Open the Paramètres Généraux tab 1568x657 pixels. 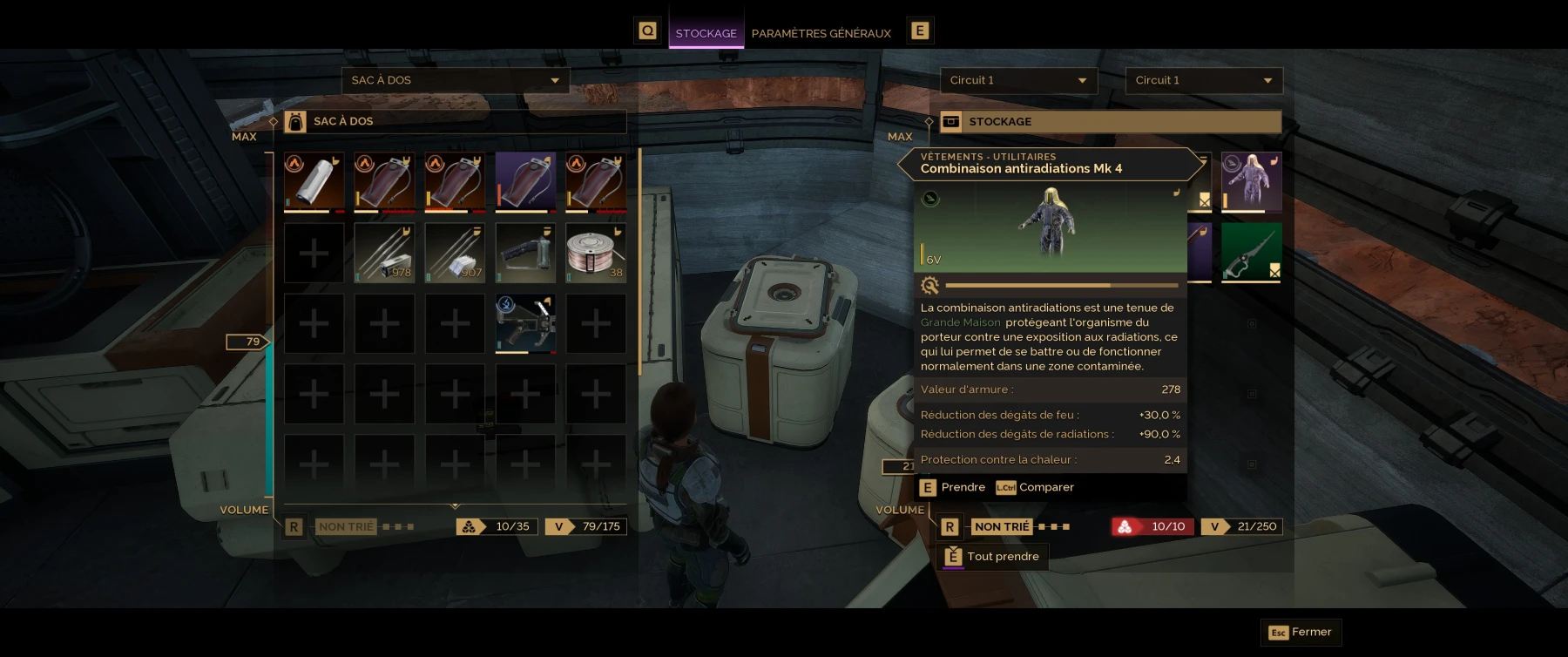point(821,33)
